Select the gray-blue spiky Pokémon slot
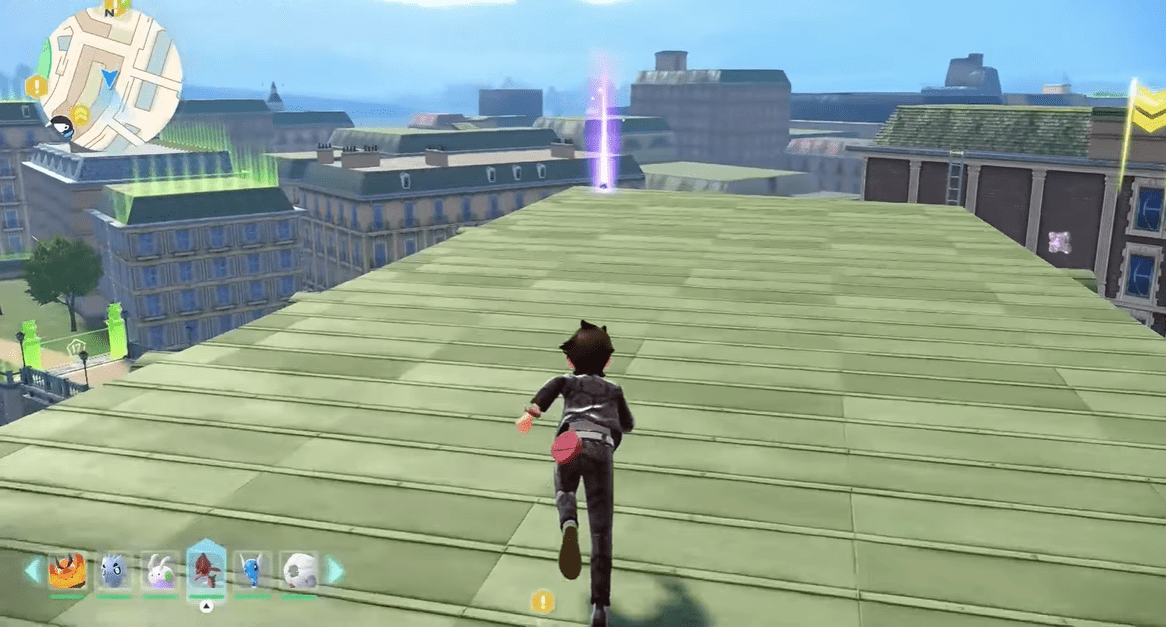 113,571
